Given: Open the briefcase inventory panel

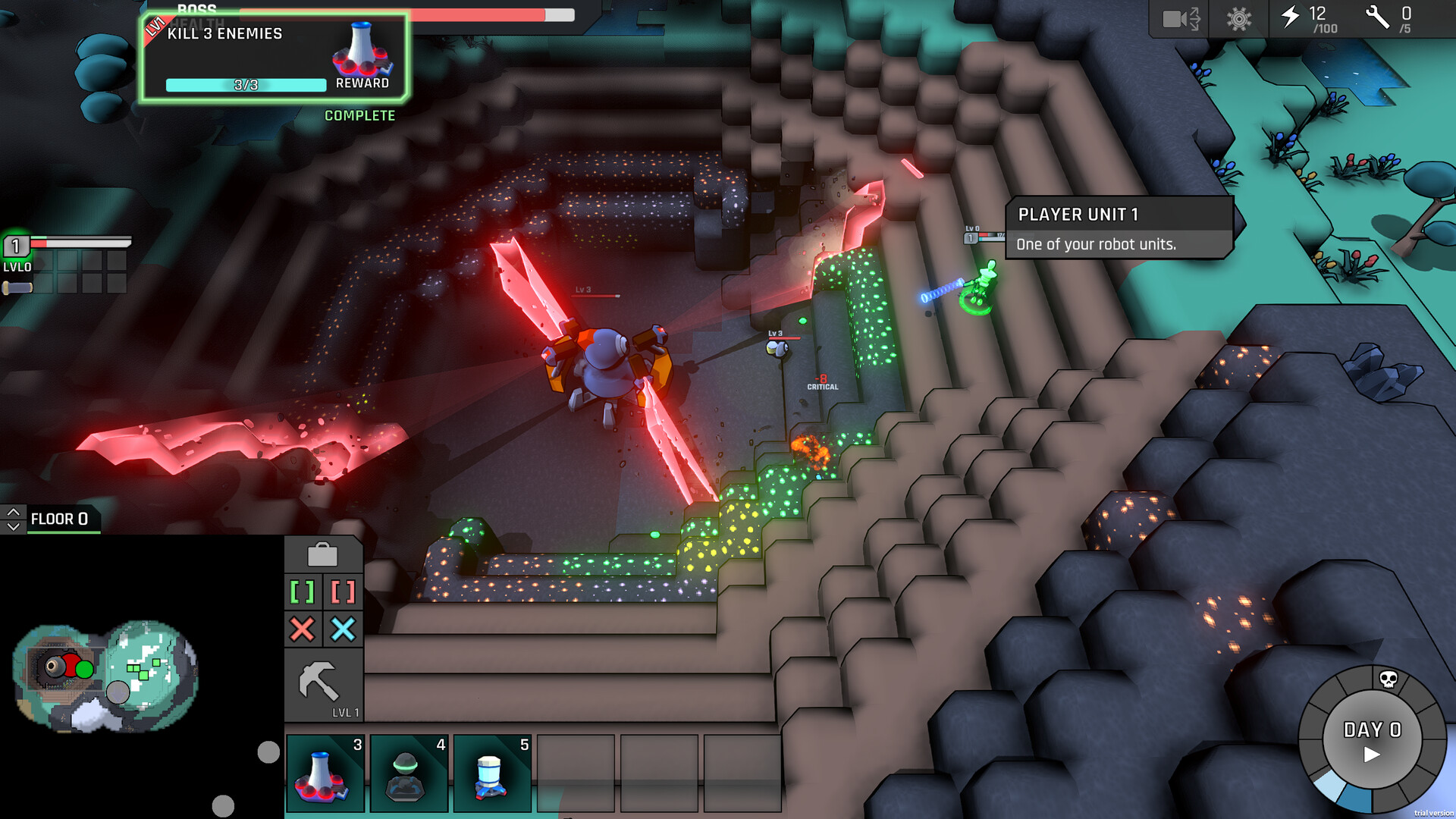Looking at the screenshot, I should pyautogui.click(x=324, y=554).
